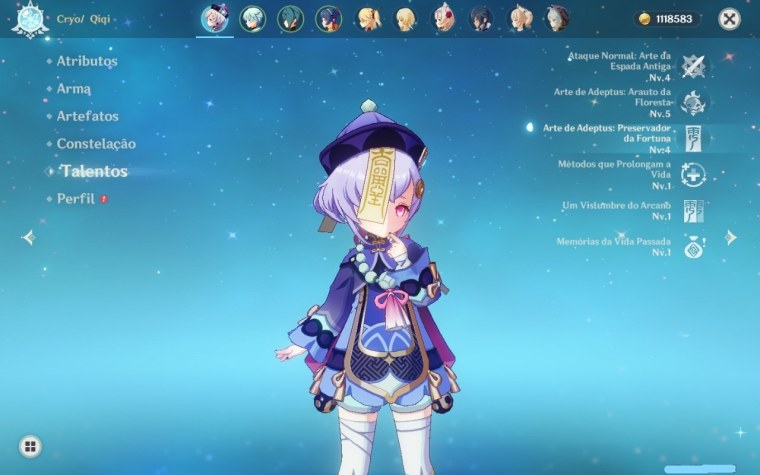The image size is (760, 475).
Task: Open the Um Vislumbre do Arcano talent
Action: coord(693,211)
